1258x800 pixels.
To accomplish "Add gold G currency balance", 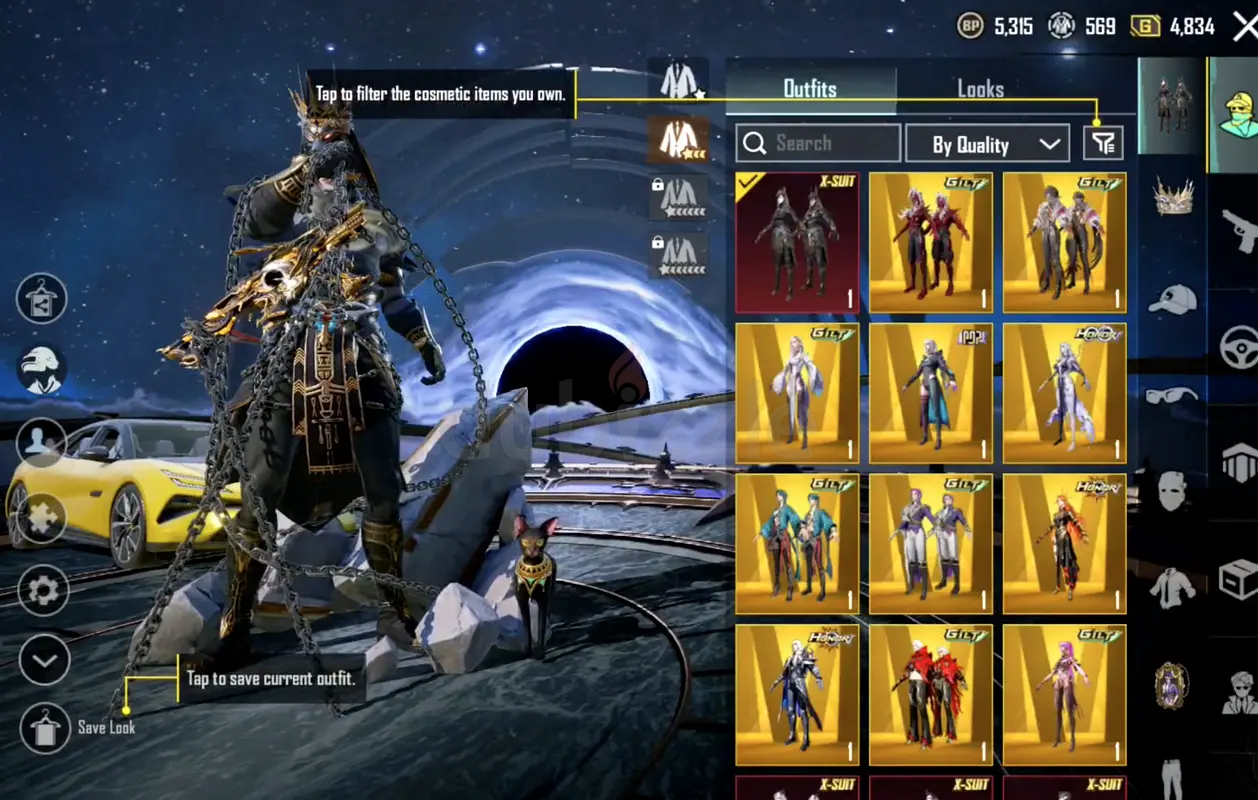I will pos(1145,26).
